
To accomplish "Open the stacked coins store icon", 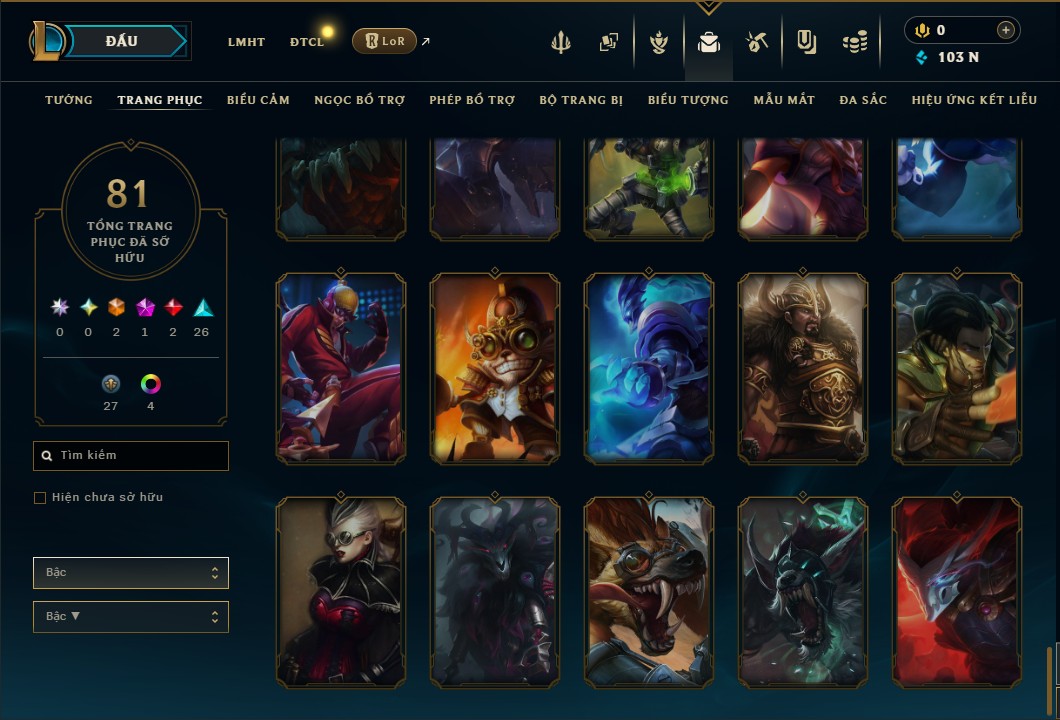I will click(854, 42).
